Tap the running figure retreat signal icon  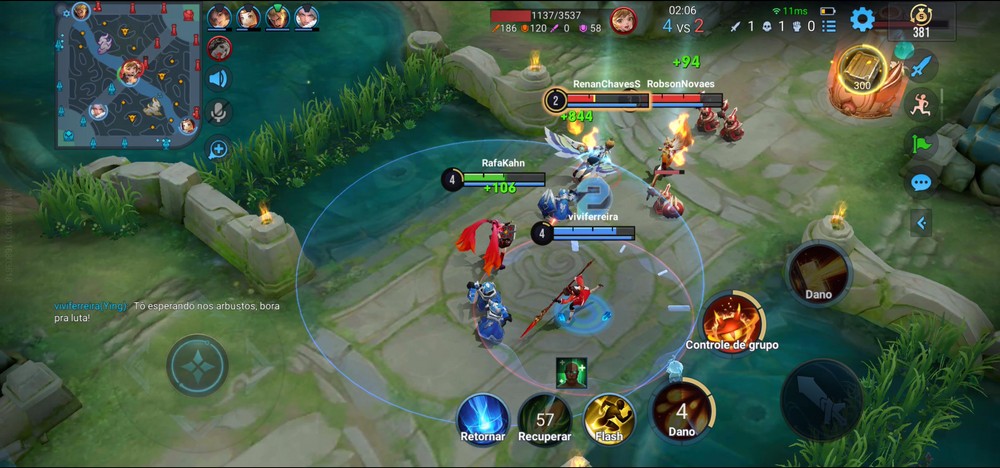(x=921, y=104)
